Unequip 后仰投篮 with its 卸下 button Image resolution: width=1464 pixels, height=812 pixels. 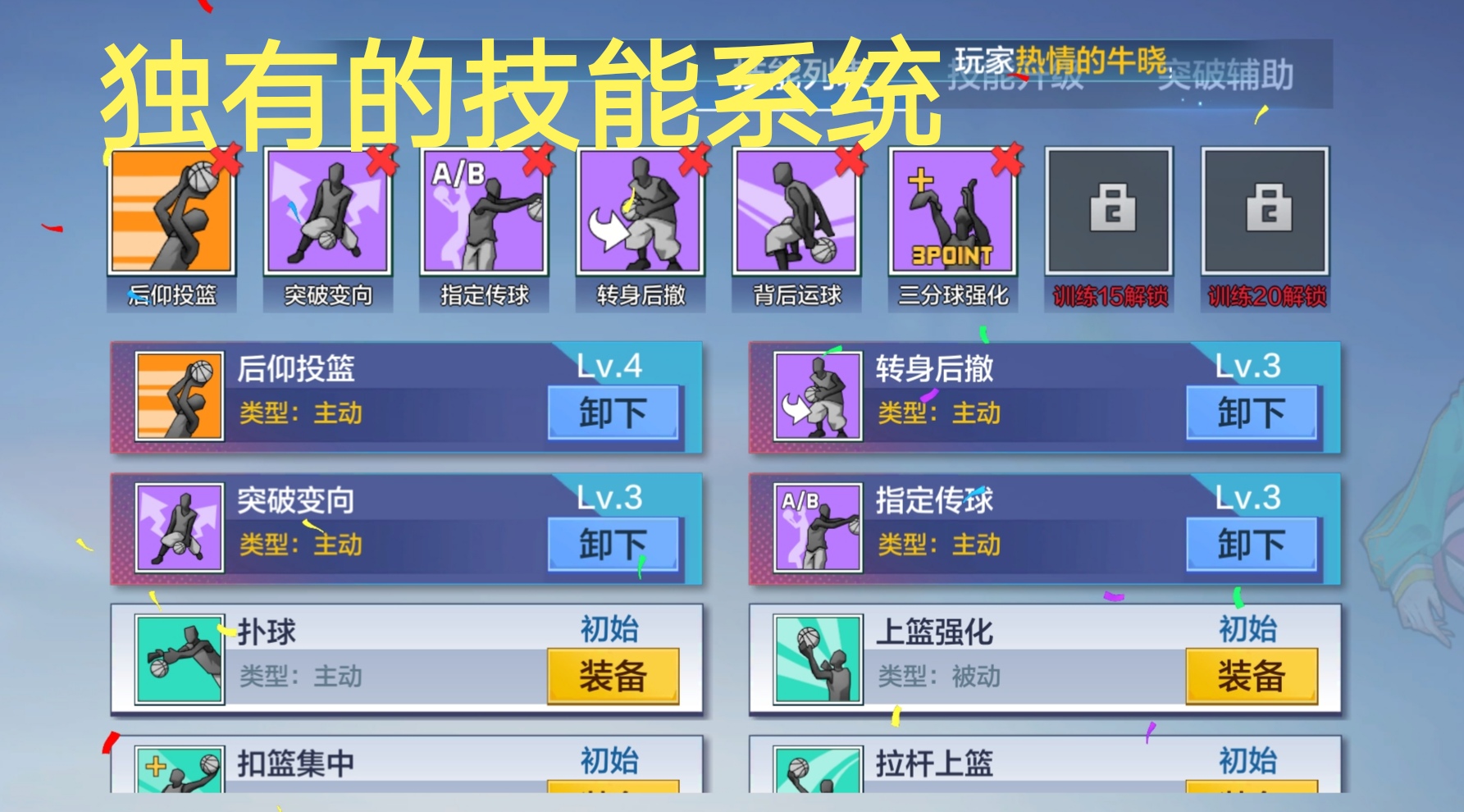coord(613,413)
